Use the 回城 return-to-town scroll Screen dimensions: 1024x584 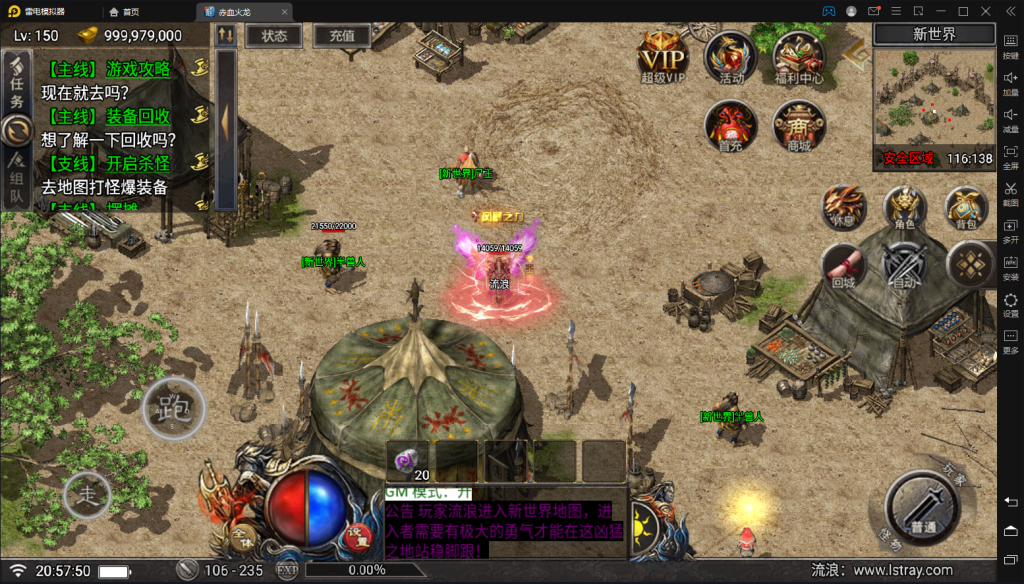point(843,266)
